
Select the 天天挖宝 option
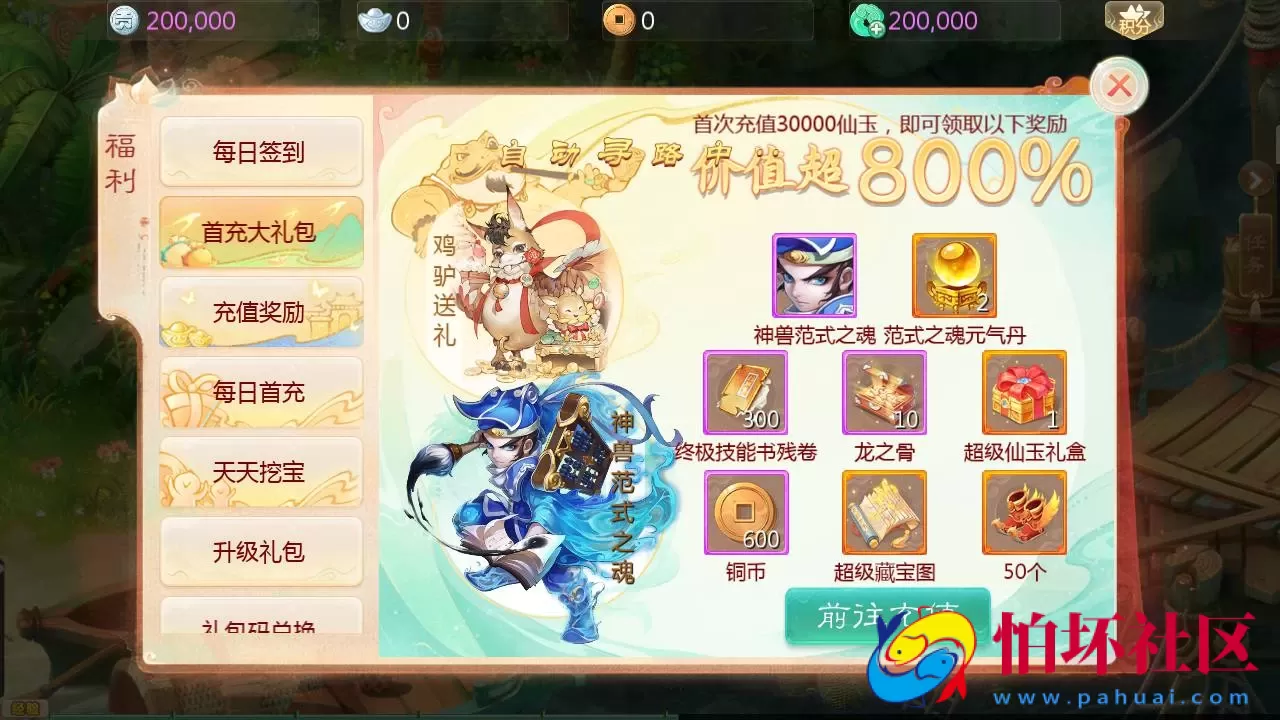[x=260, y=472]
